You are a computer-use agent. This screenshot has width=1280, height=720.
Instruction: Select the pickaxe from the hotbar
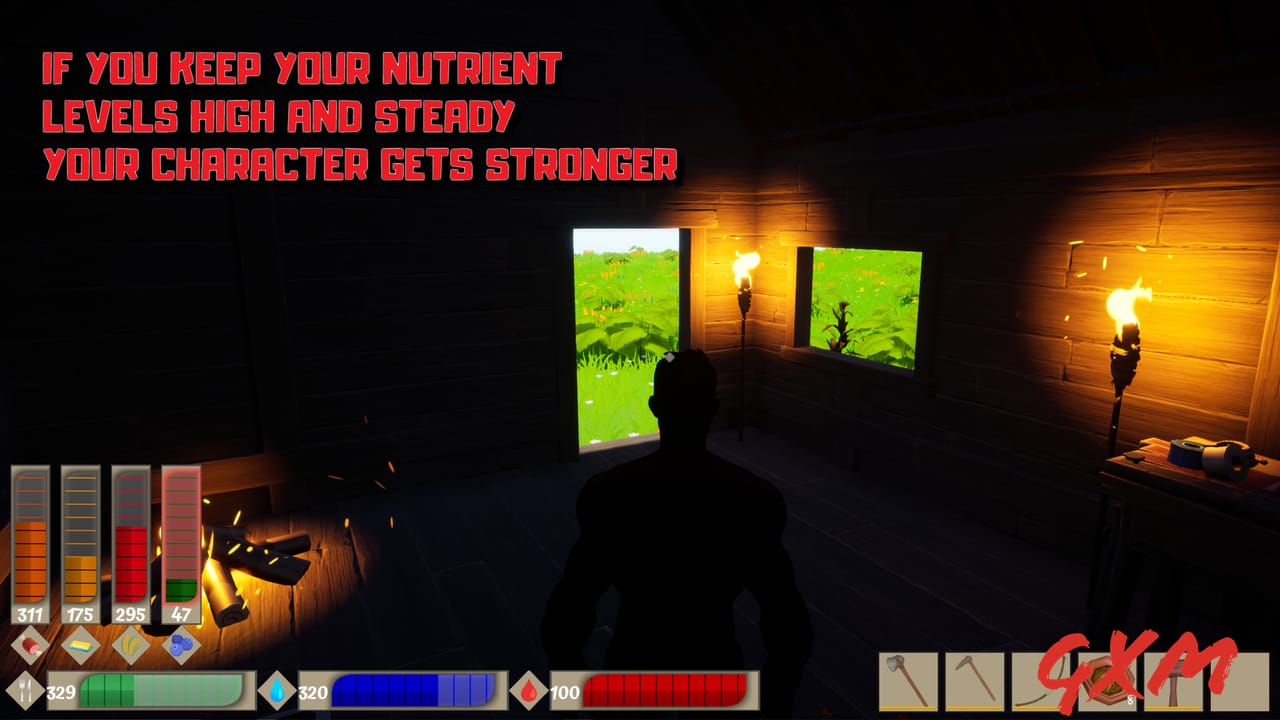tap(978, 680)
